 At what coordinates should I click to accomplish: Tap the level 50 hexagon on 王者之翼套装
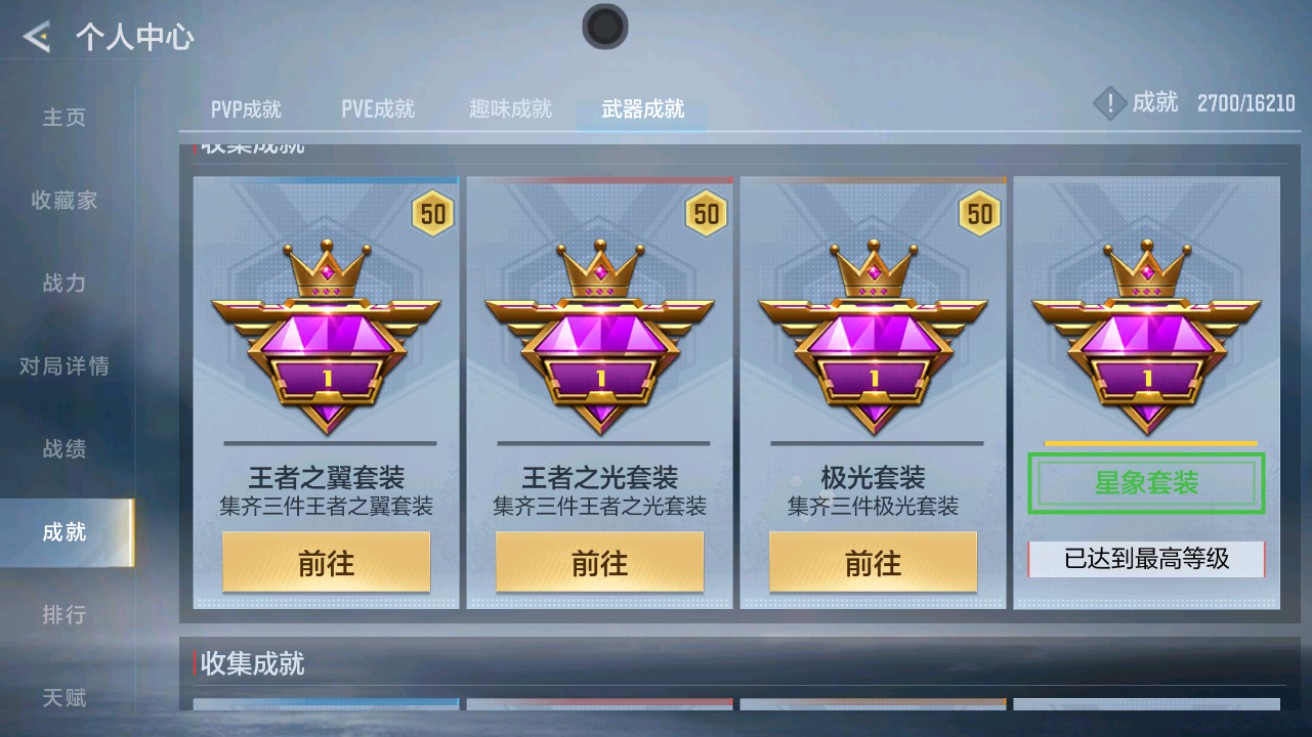(x=430, y=212)
